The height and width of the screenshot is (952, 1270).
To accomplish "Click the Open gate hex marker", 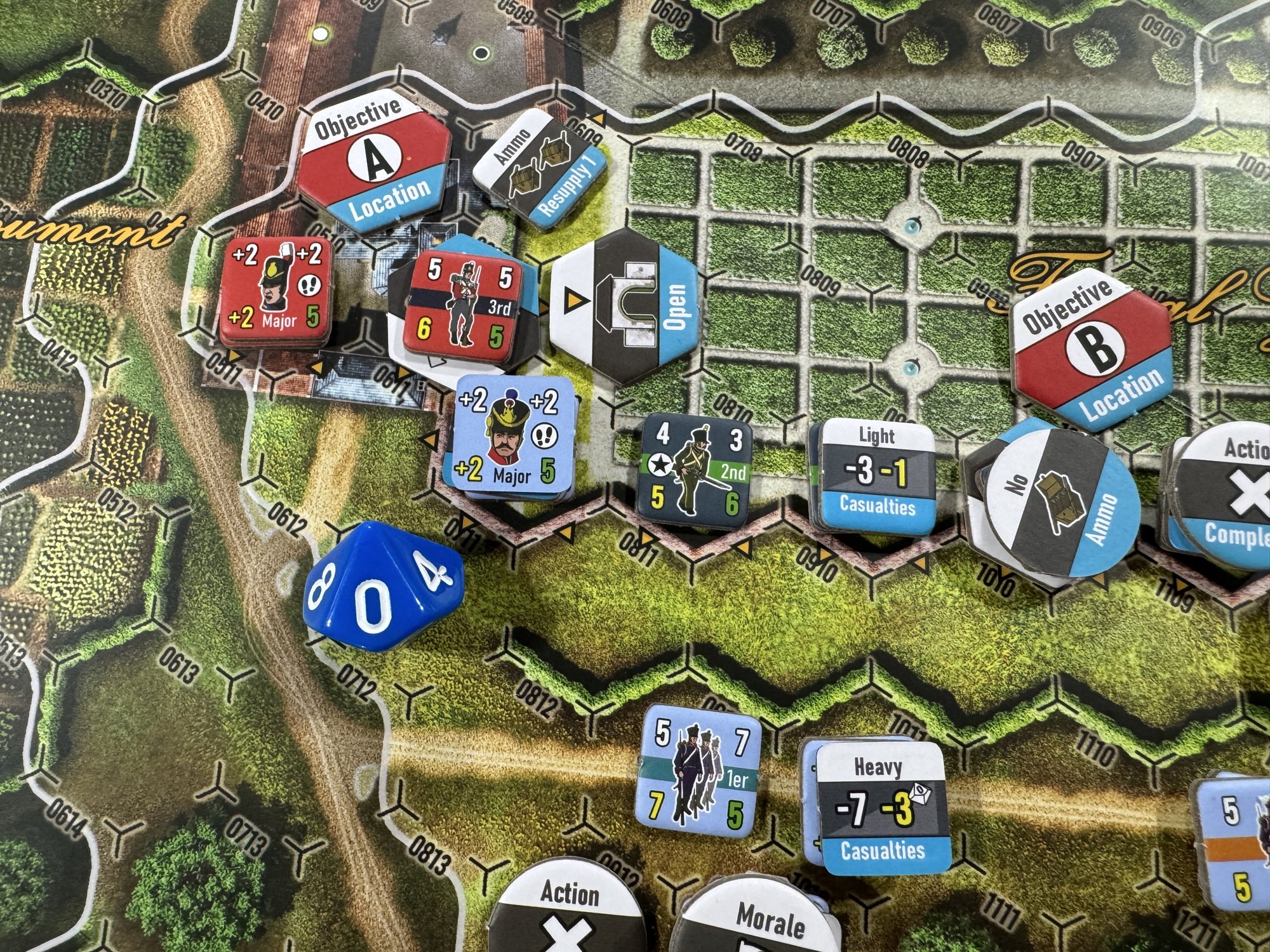I will (x=625, y=305).
